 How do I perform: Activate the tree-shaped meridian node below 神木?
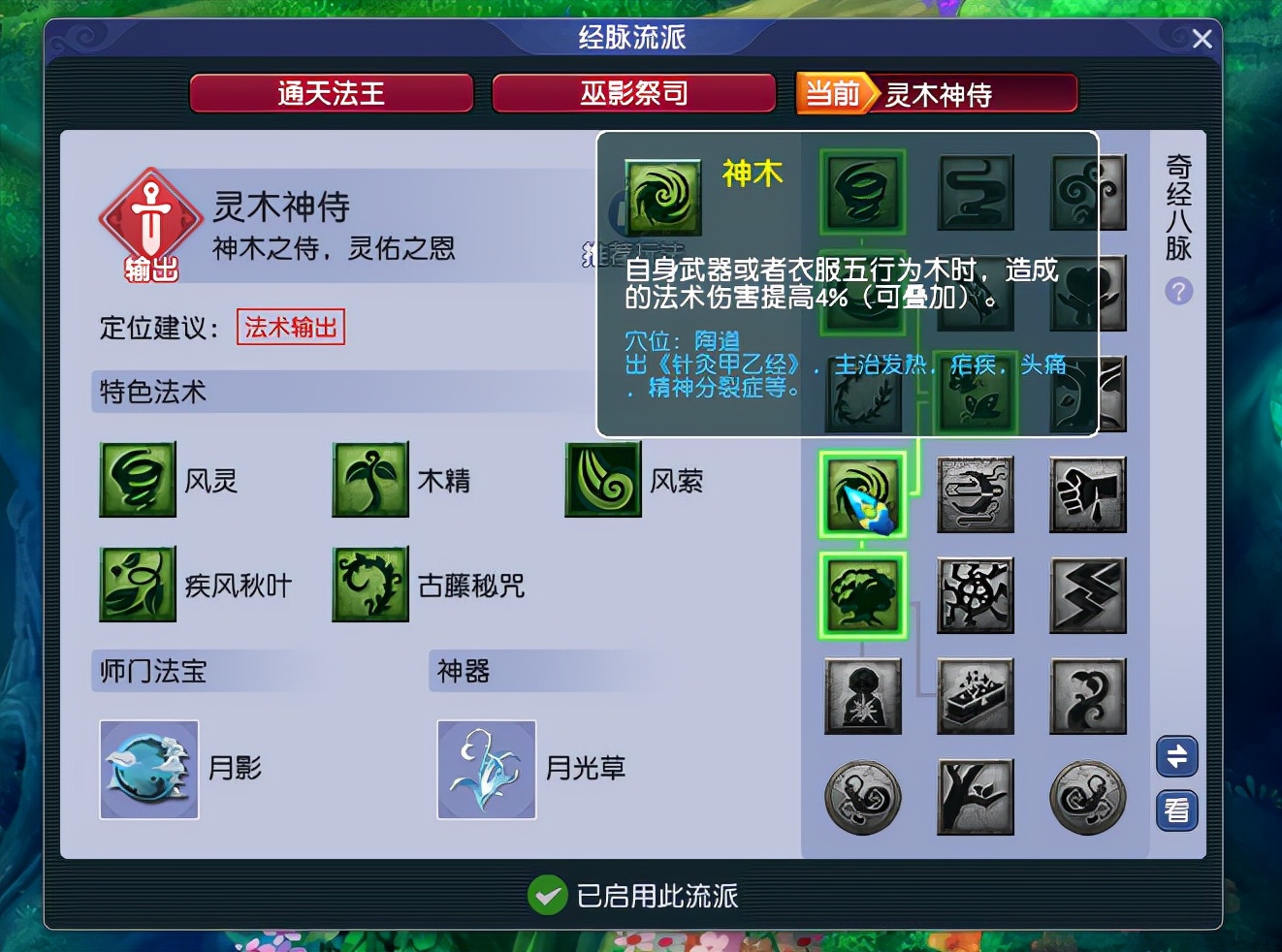862,594
